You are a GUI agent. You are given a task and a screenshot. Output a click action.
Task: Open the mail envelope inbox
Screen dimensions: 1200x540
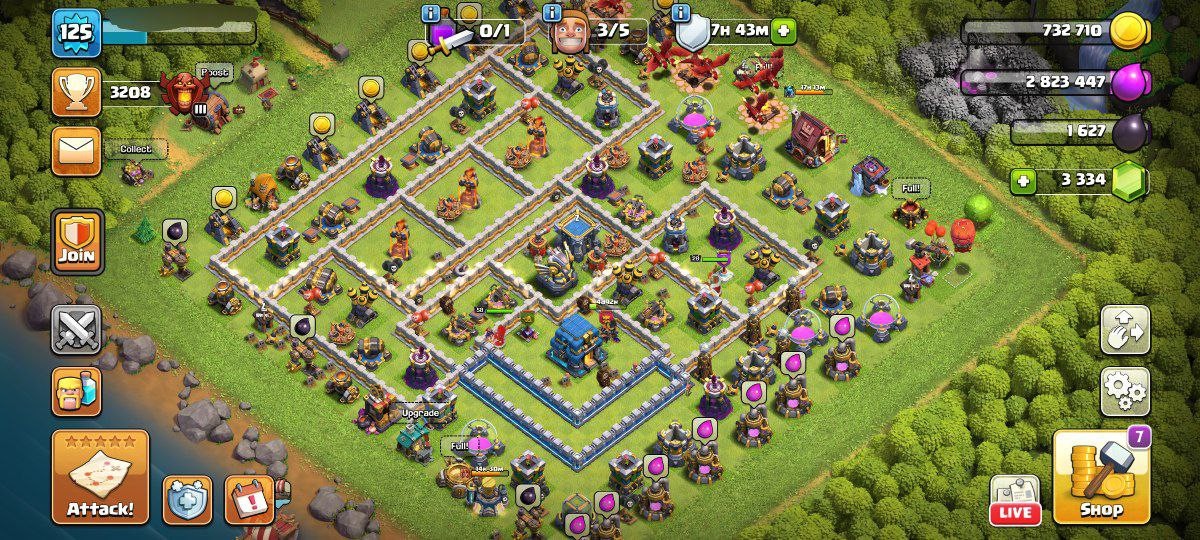[77, 151]
